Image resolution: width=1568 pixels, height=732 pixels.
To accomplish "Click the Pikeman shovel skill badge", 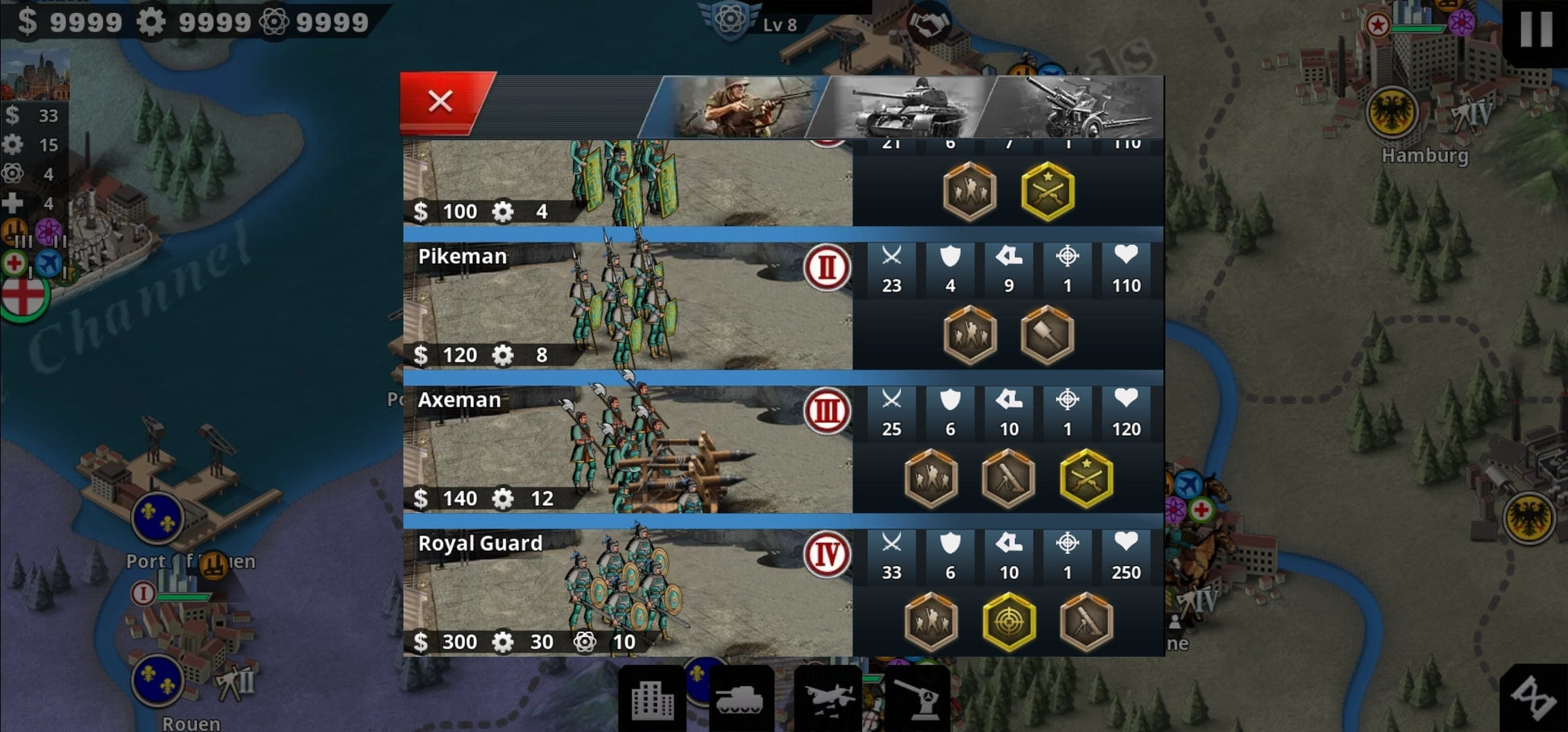I will [x=1047, y=335].
